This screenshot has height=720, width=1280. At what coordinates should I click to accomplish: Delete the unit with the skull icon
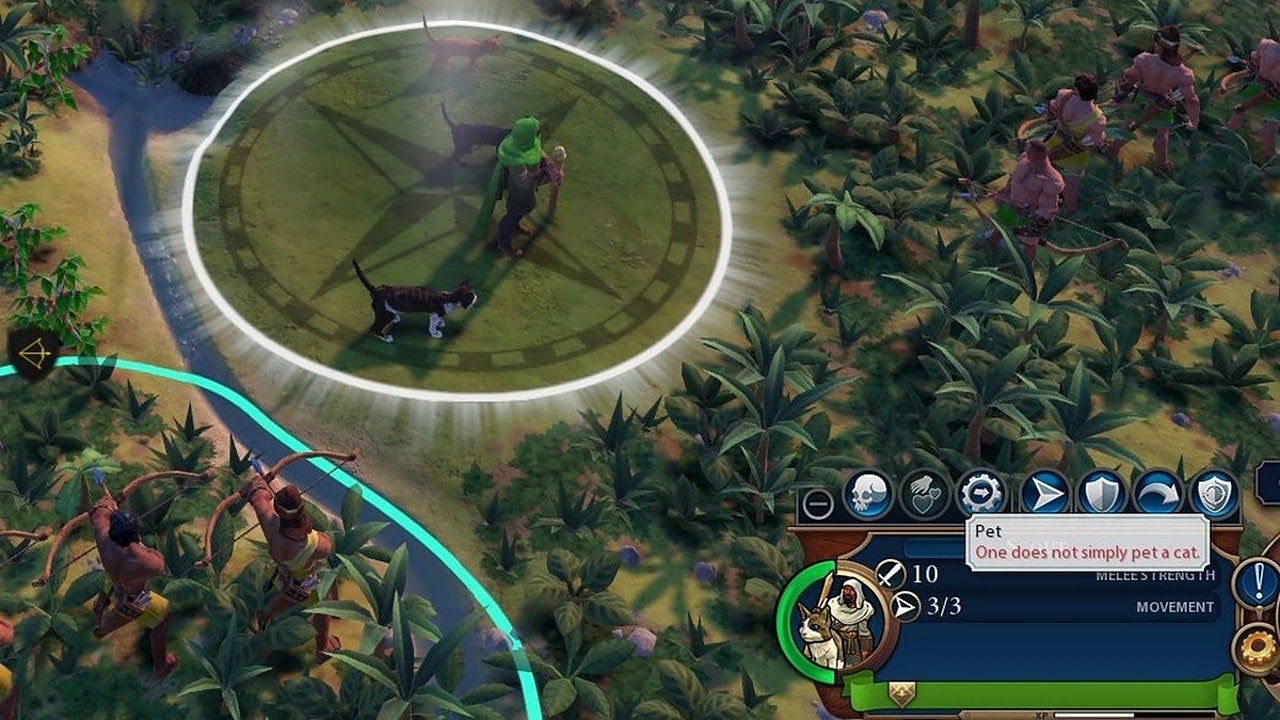[867, 495]
